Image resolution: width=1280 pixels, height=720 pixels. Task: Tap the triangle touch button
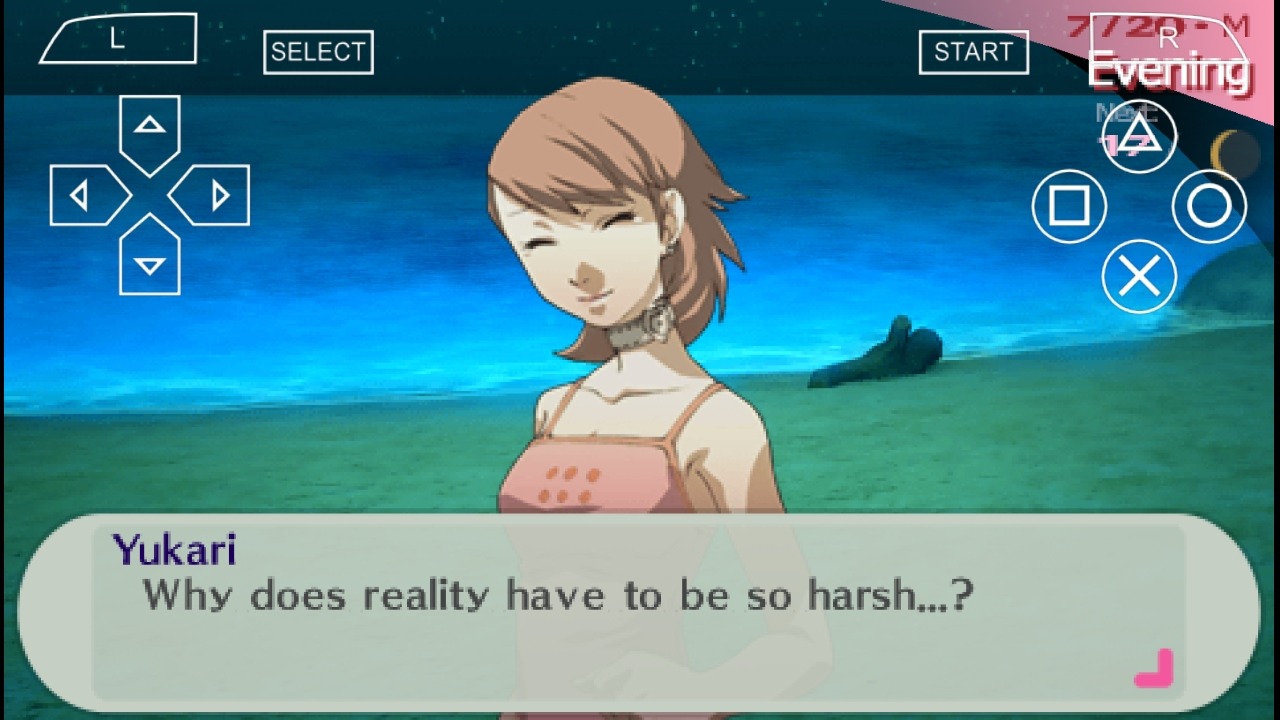click(x=1139, y=136)
